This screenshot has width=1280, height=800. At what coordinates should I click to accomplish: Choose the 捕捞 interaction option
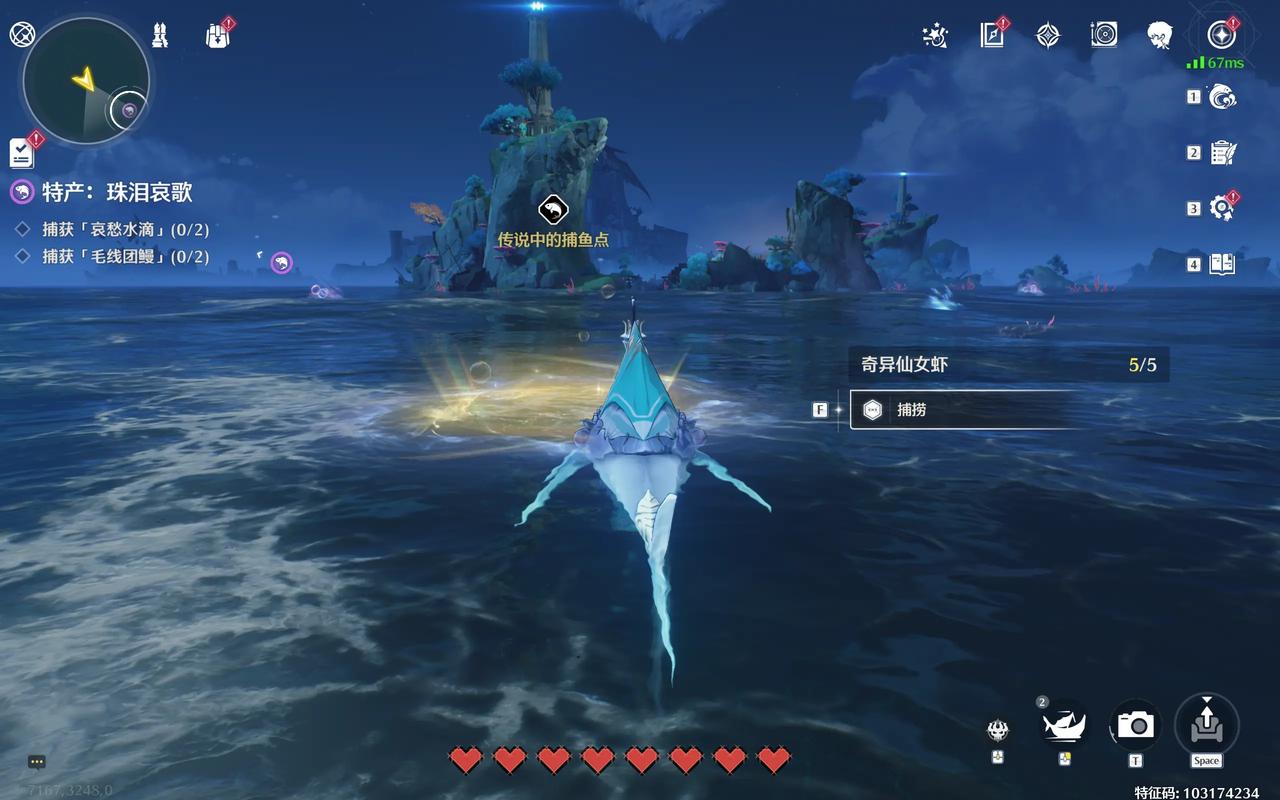[x=960, y=410]
